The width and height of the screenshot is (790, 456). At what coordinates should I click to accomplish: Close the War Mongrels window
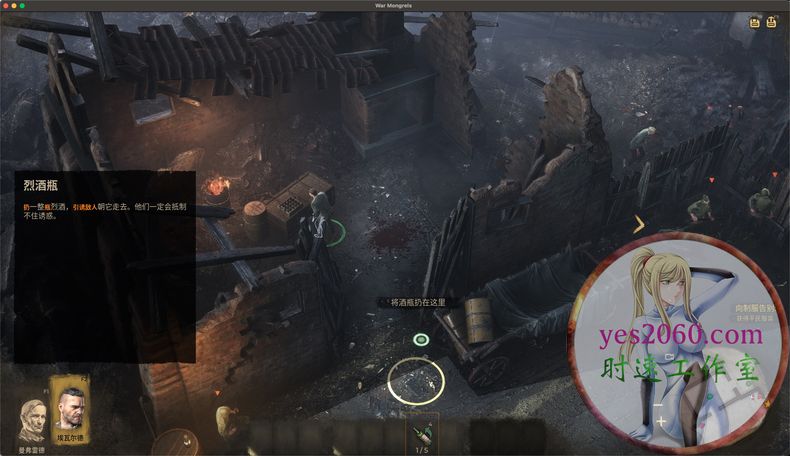pos(7,6)
